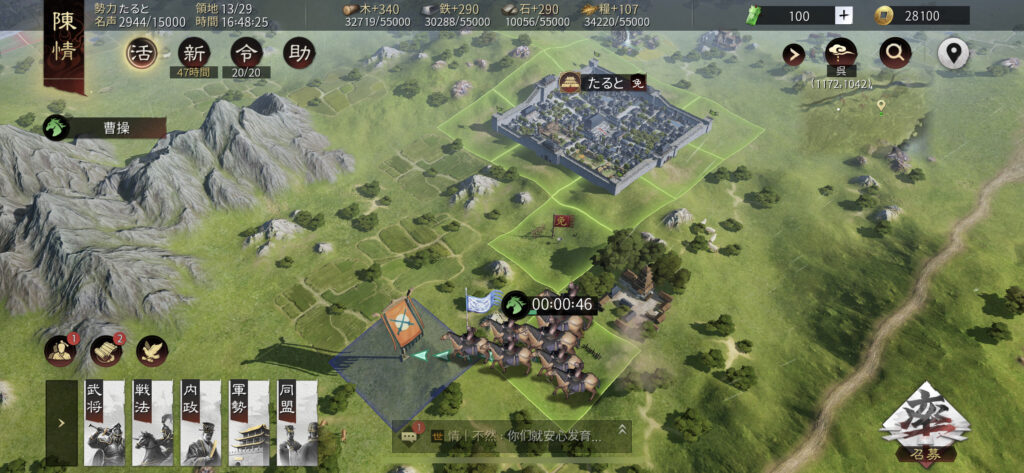The height and width of the screenshot is (473, 1024).
Task: Expand the arrow beside the cloud icon
Action: pos(795,54)
